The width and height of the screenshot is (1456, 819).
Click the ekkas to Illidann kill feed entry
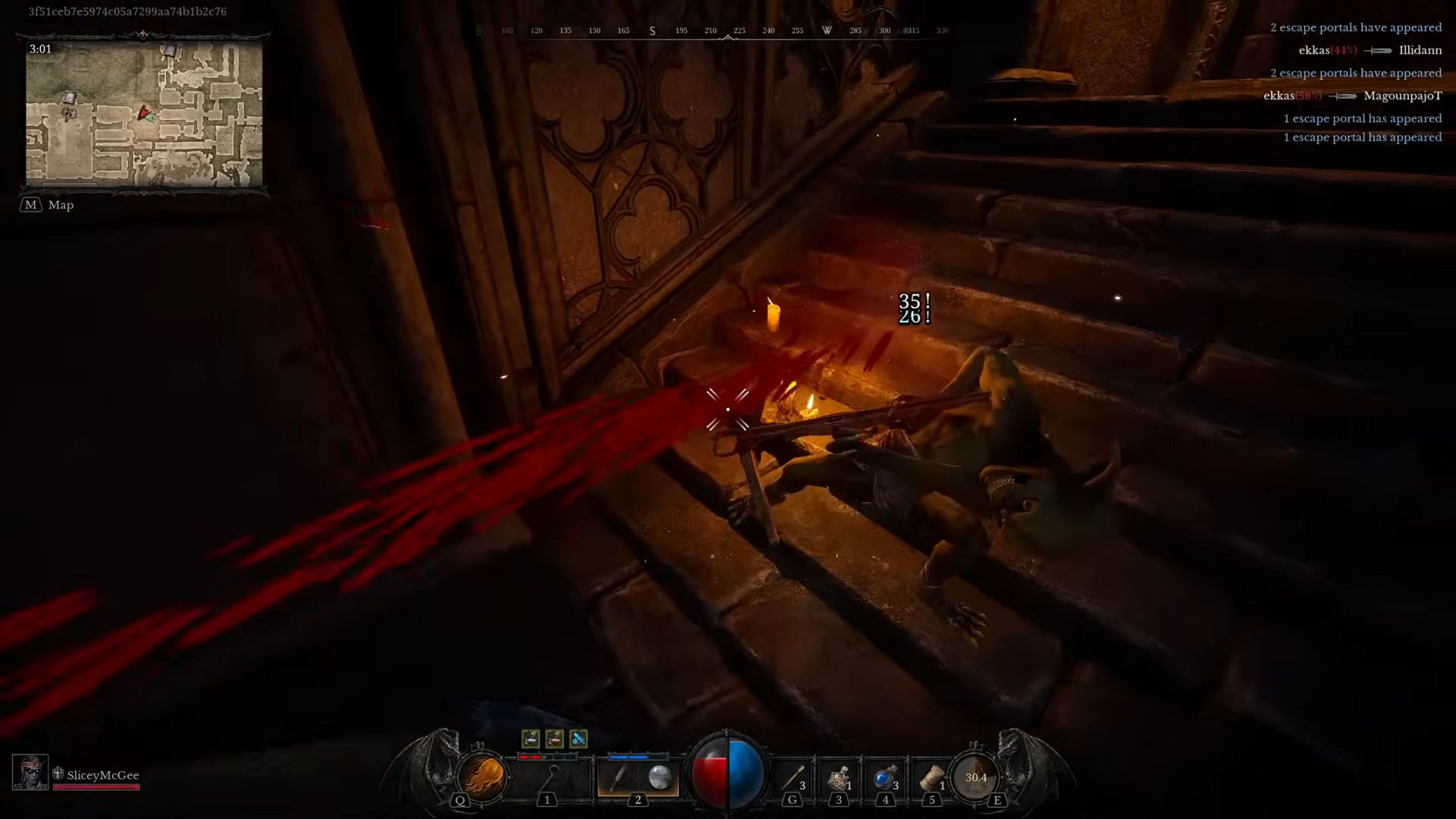pos(1370,50)
